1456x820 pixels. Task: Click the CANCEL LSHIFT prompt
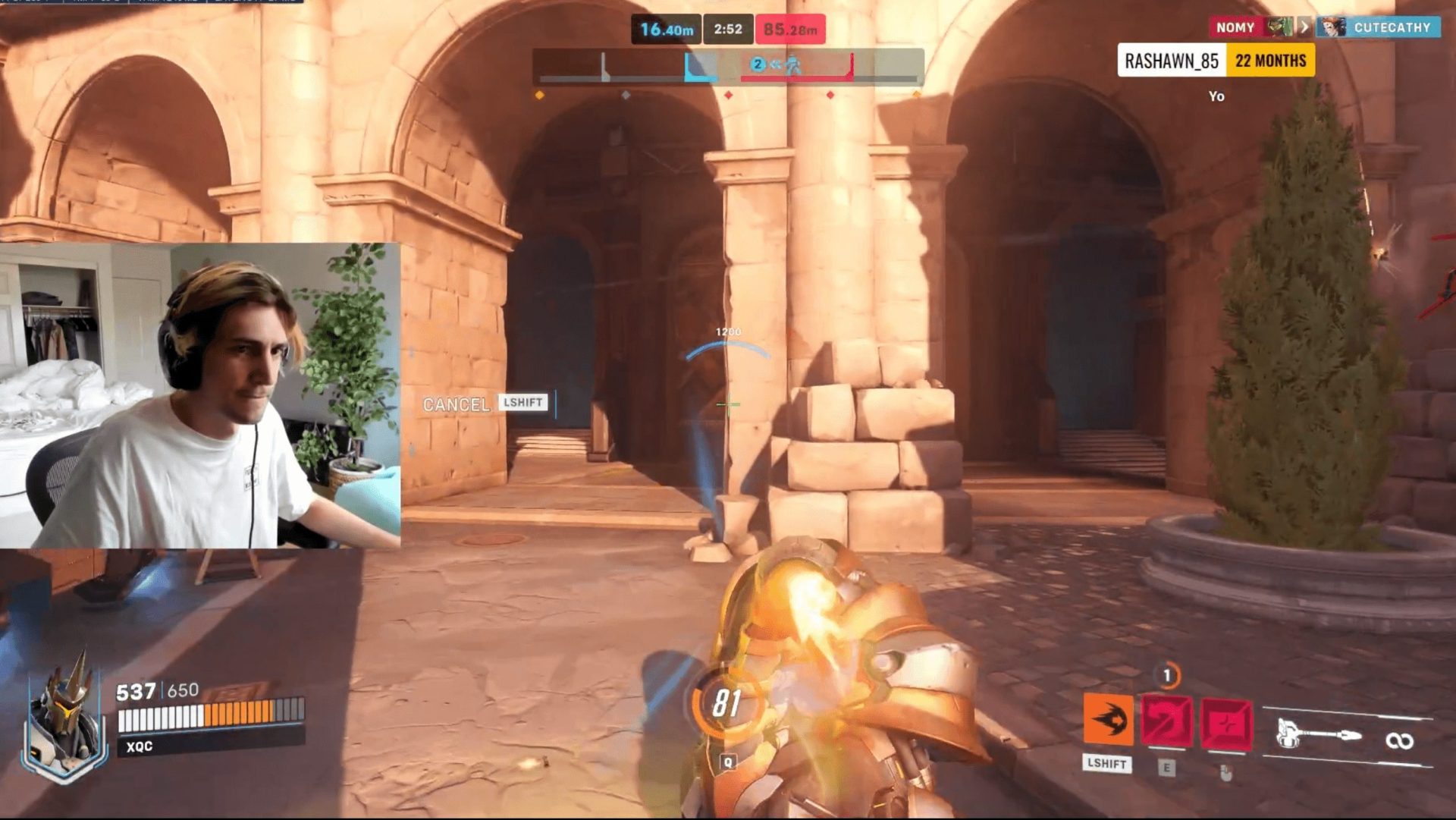[485, 404]
